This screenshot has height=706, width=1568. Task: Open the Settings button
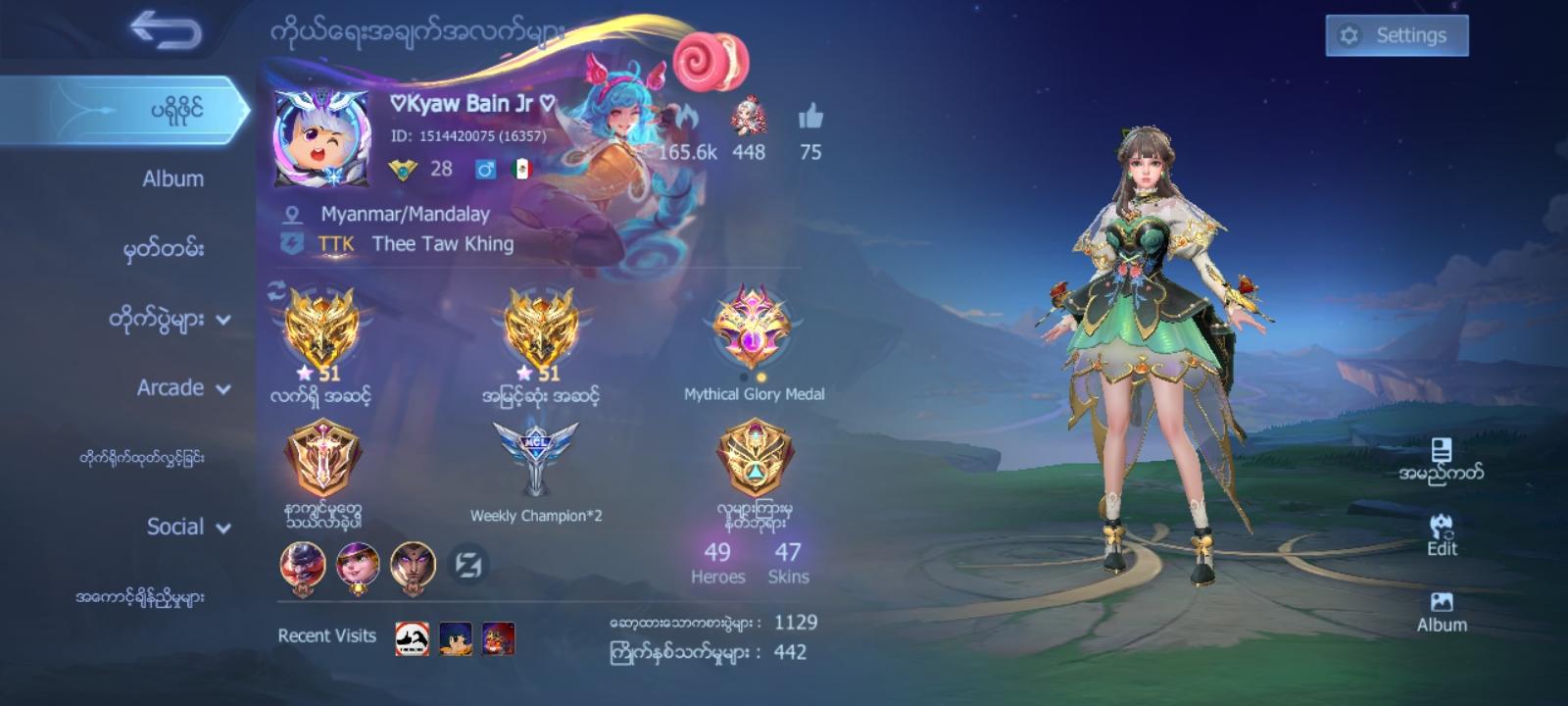point(1396,34)
